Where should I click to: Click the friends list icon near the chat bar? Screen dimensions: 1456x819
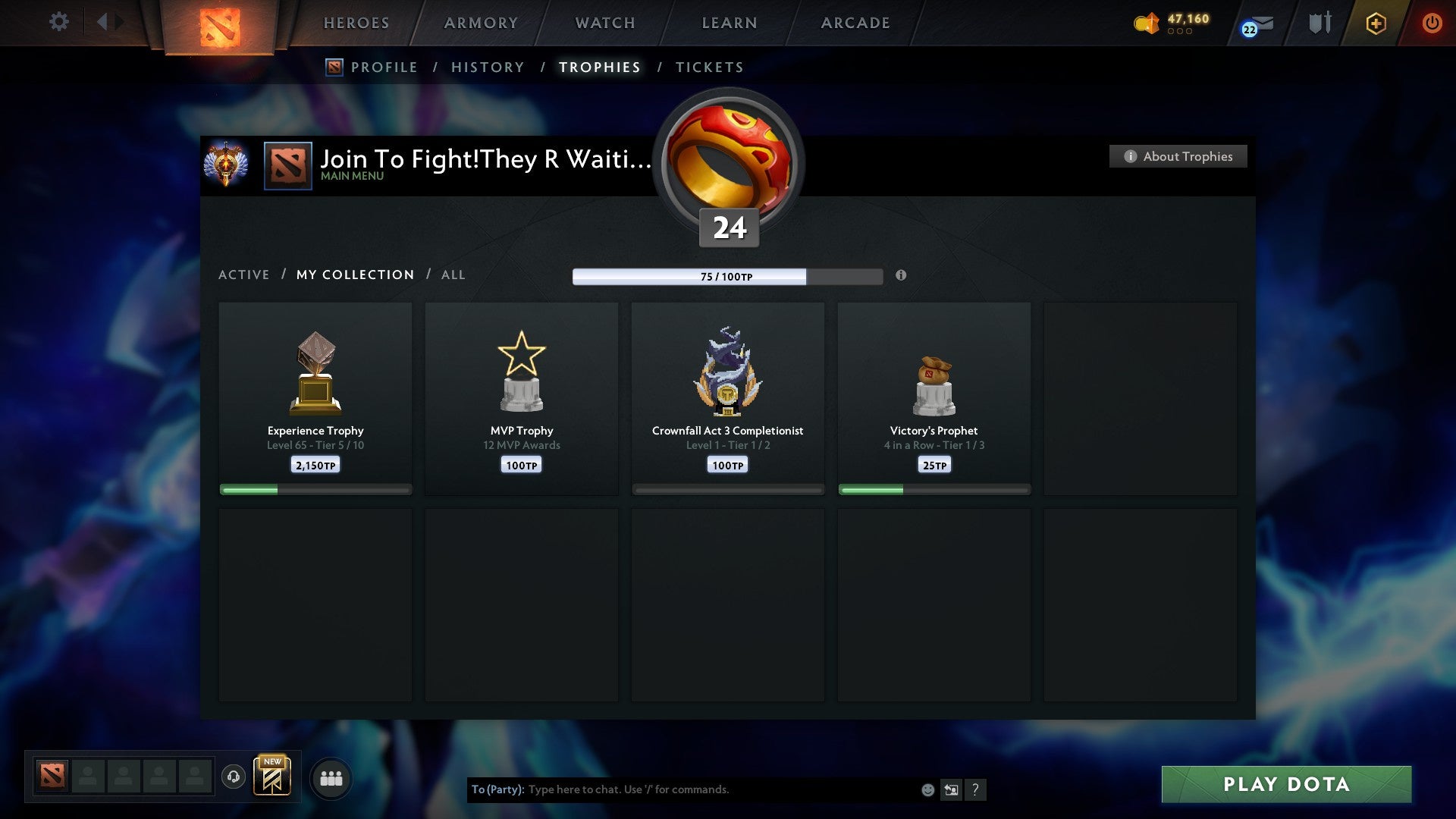click(x=331, y=777)
